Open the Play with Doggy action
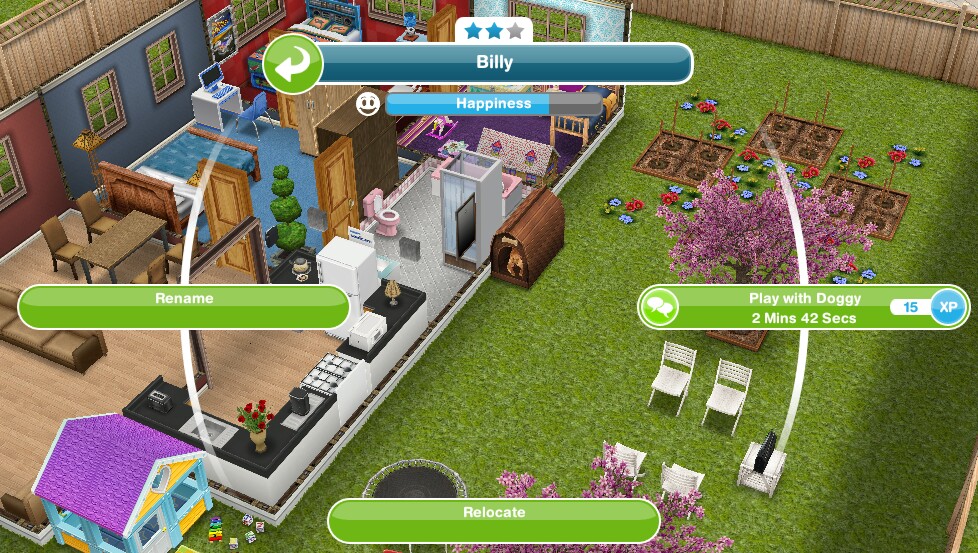Viewport: 978px width, 553px height. (x=789, y=307)
